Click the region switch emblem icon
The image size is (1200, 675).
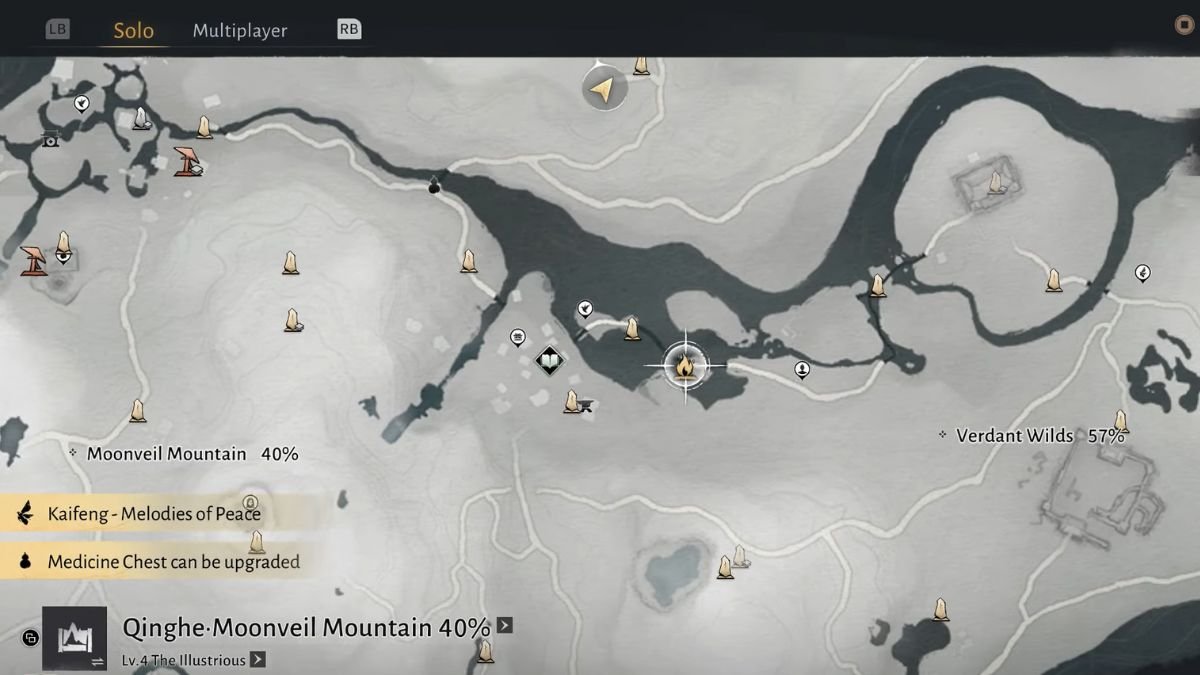74,638
